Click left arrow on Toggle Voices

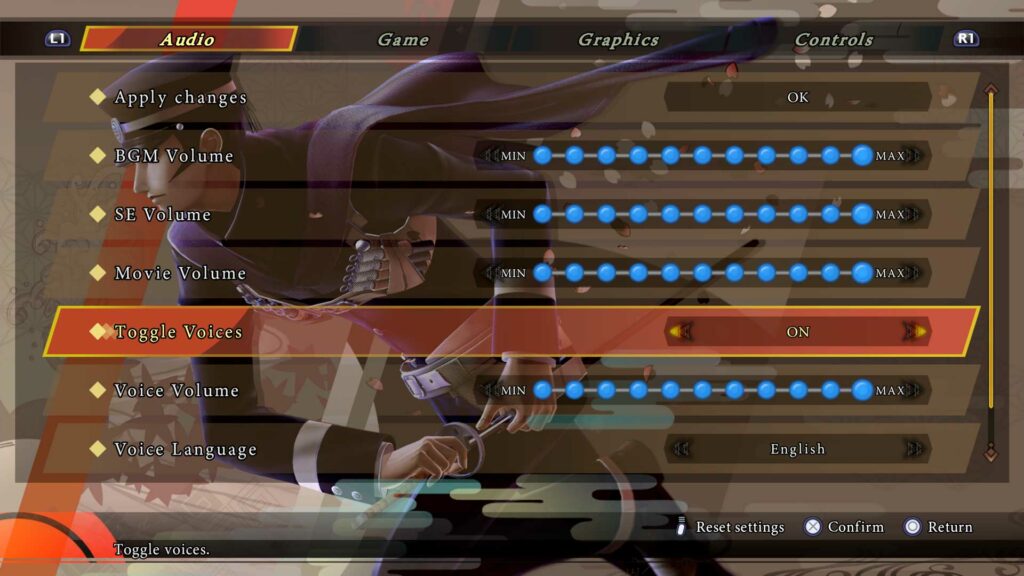(x=681, y=332)
